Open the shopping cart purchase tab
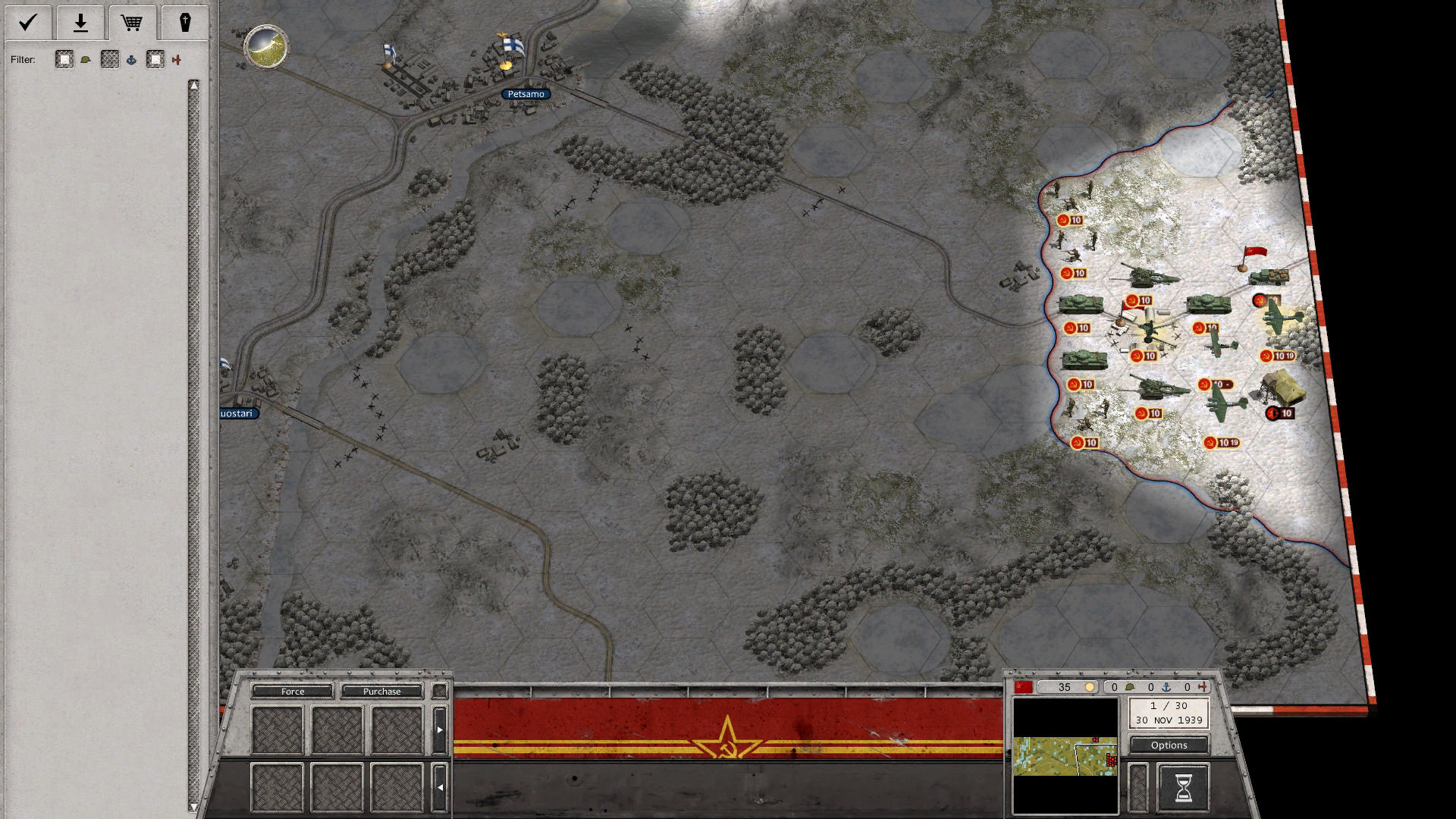The height and width of the screenshot is (819, 1456). (x=133, y=23)
